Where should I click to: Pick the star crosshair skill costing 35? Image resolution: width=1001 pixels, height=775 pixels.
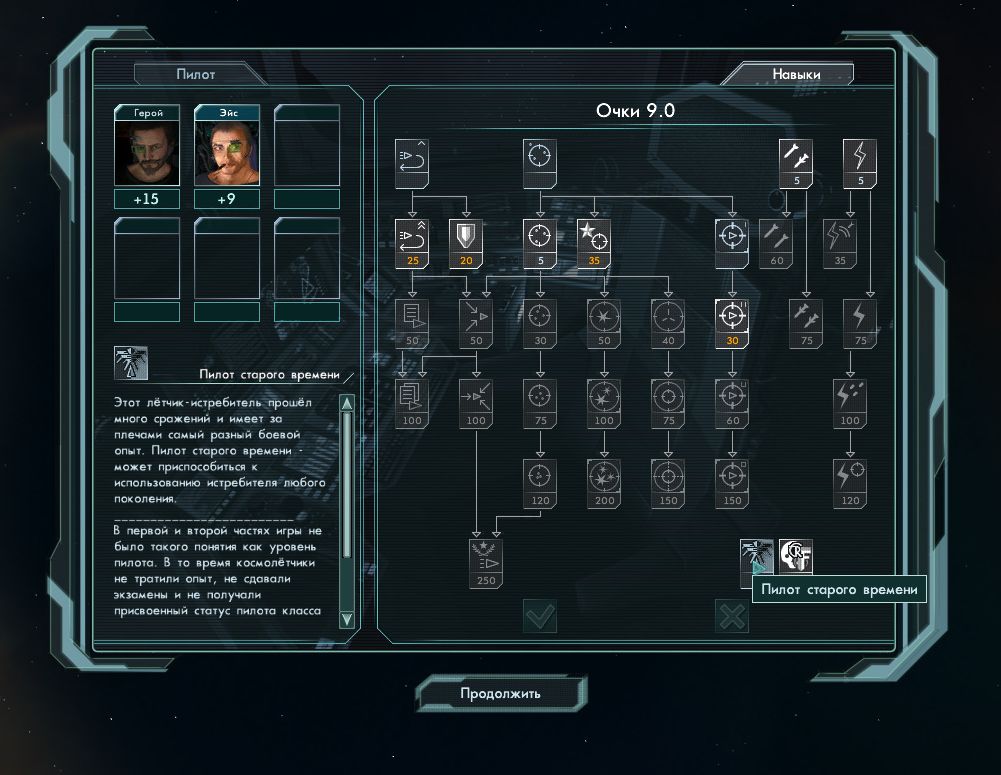(x=594, y=241)
